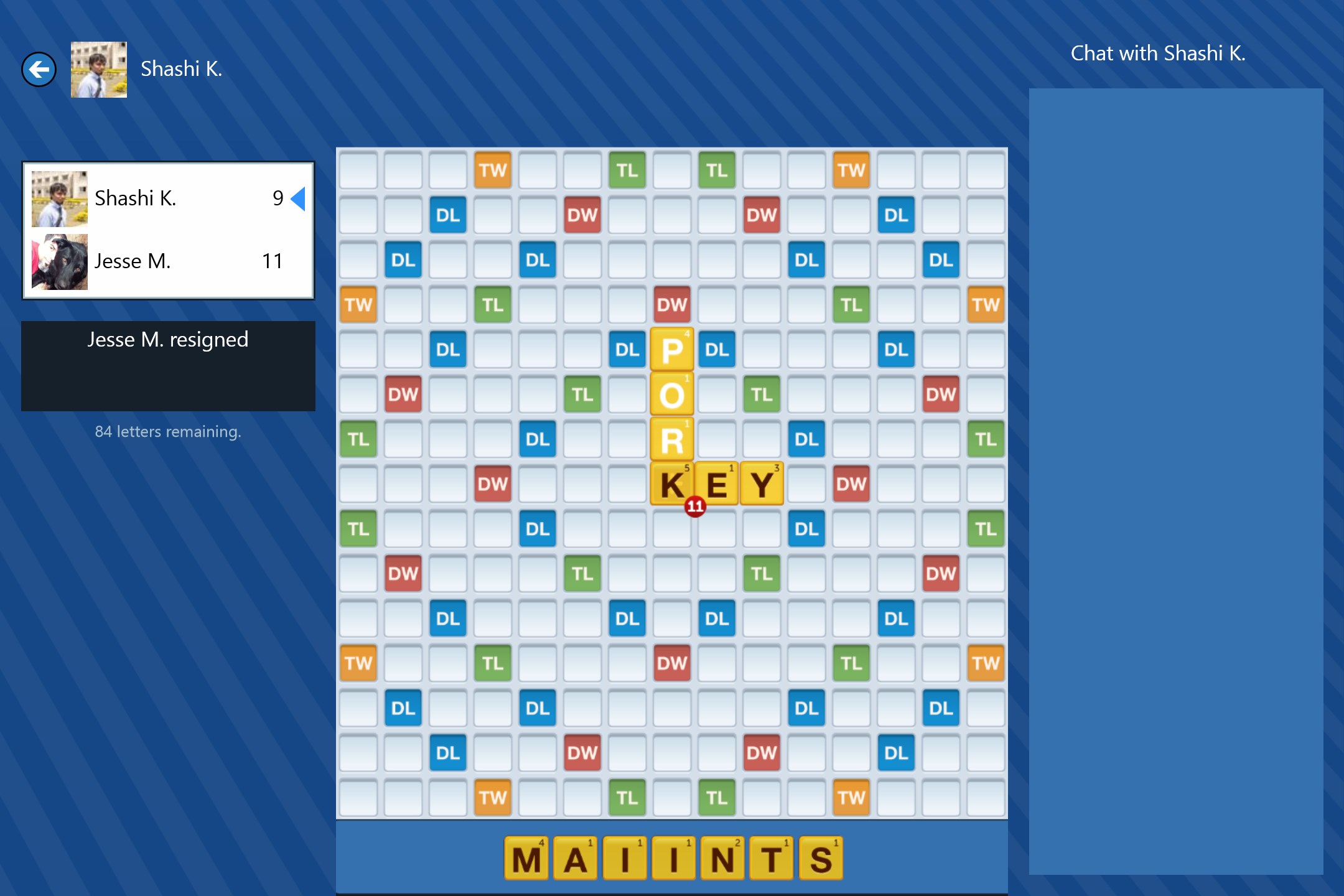The image size is (1344, 896).
Task: Select the A tile from the rack
Action: [576, 857]
